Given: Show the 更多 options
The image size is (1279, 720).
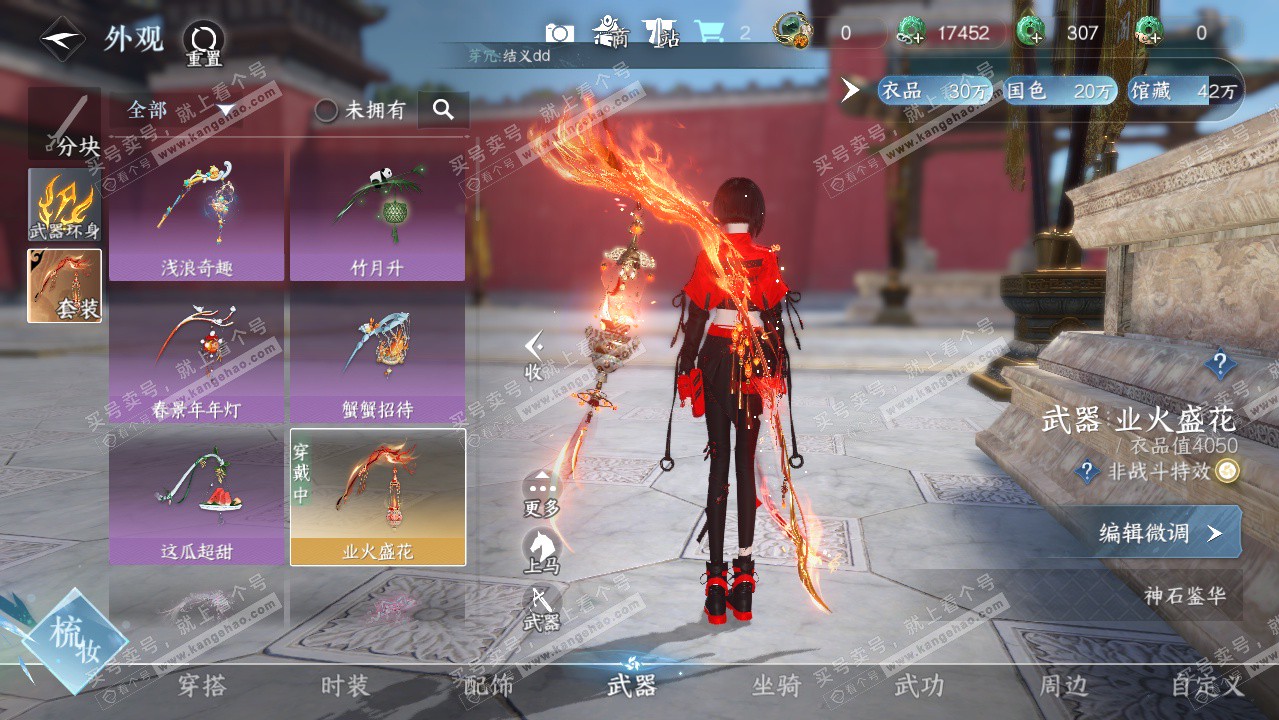Looking at the screenshot, I should [542, 492].
